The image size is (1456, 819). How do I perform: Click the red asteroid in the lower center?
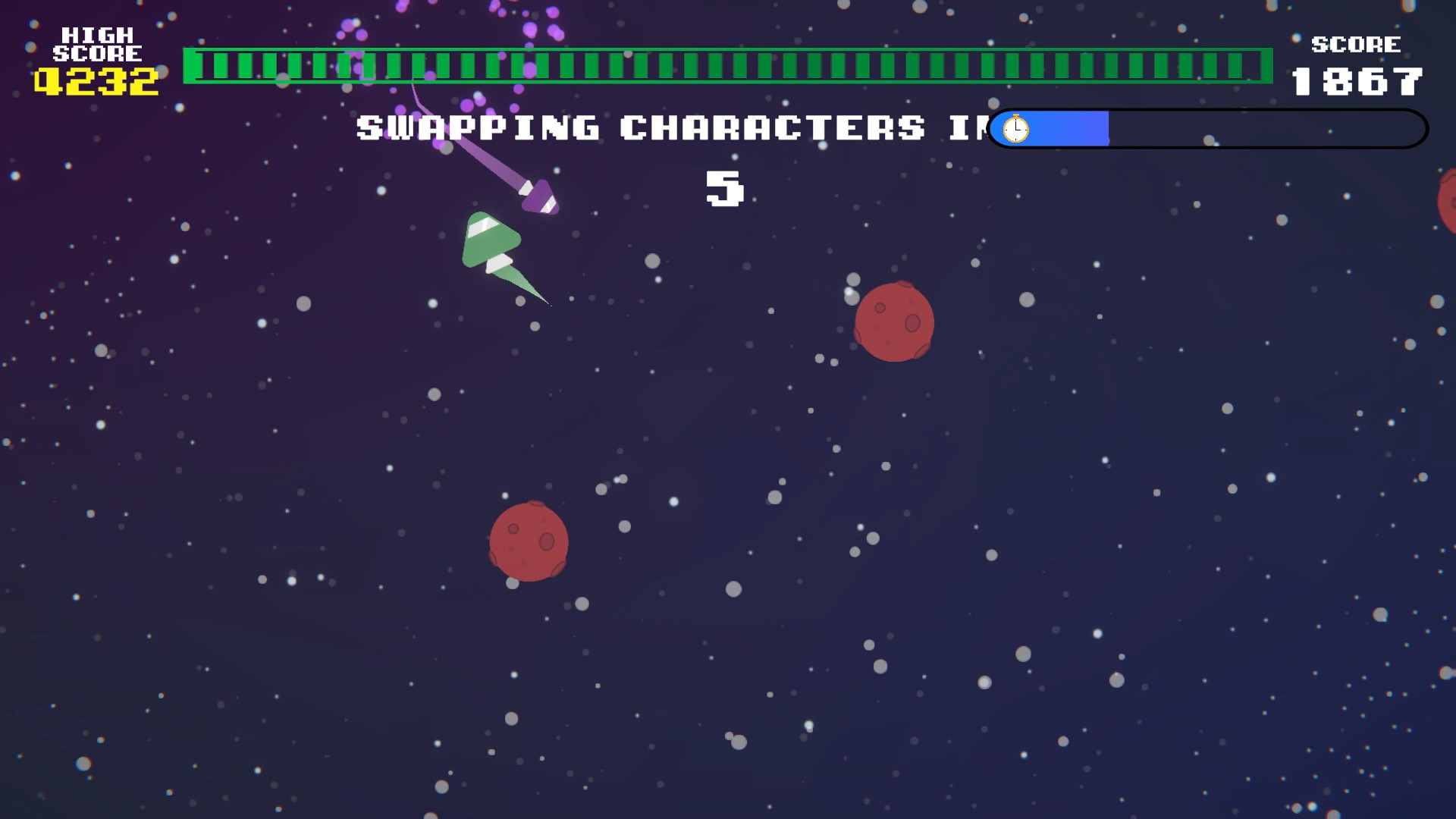530,541
